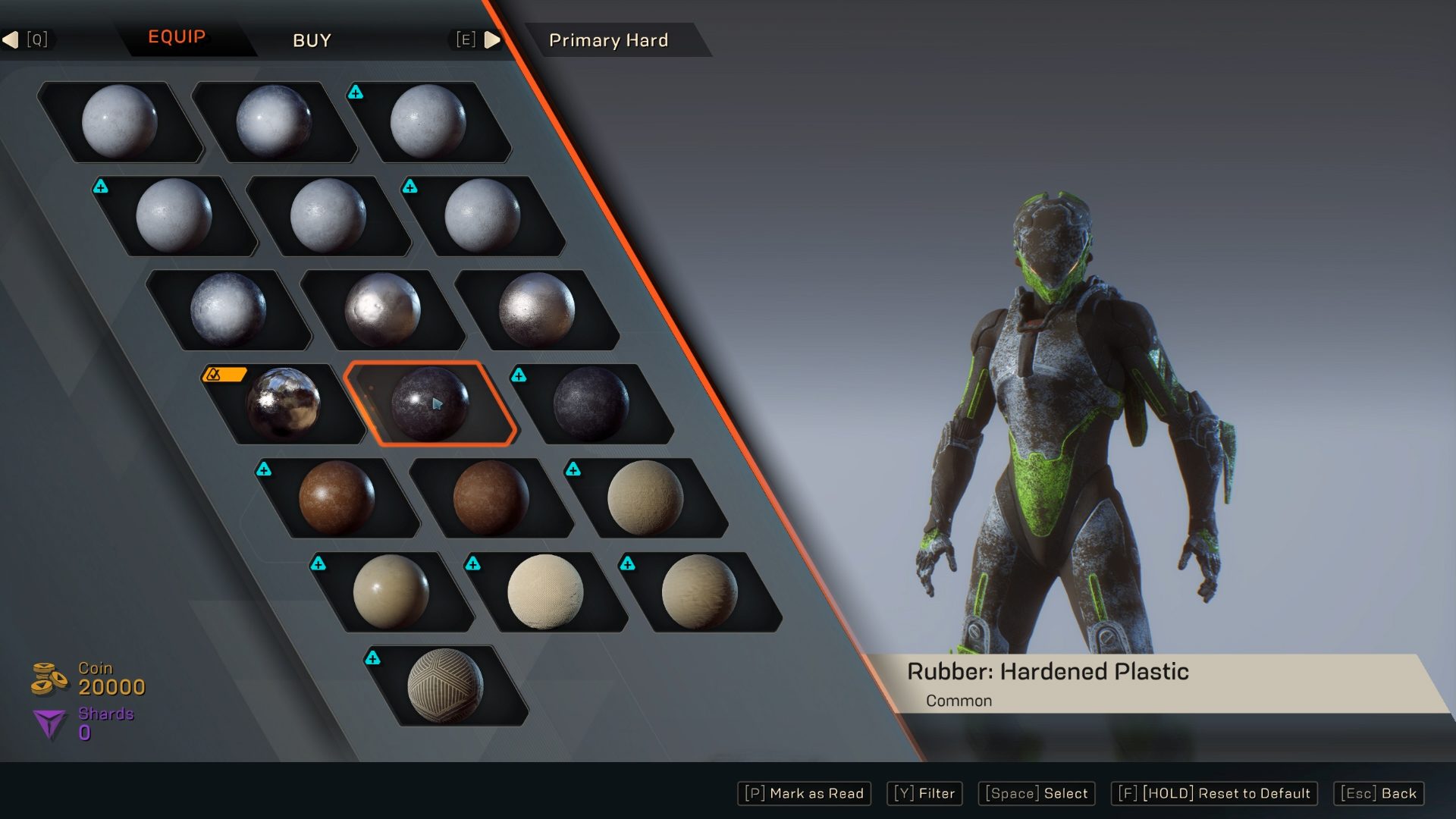Open the Filter options
Screen dimensions: 1456x819
click(x=924, y=793)
